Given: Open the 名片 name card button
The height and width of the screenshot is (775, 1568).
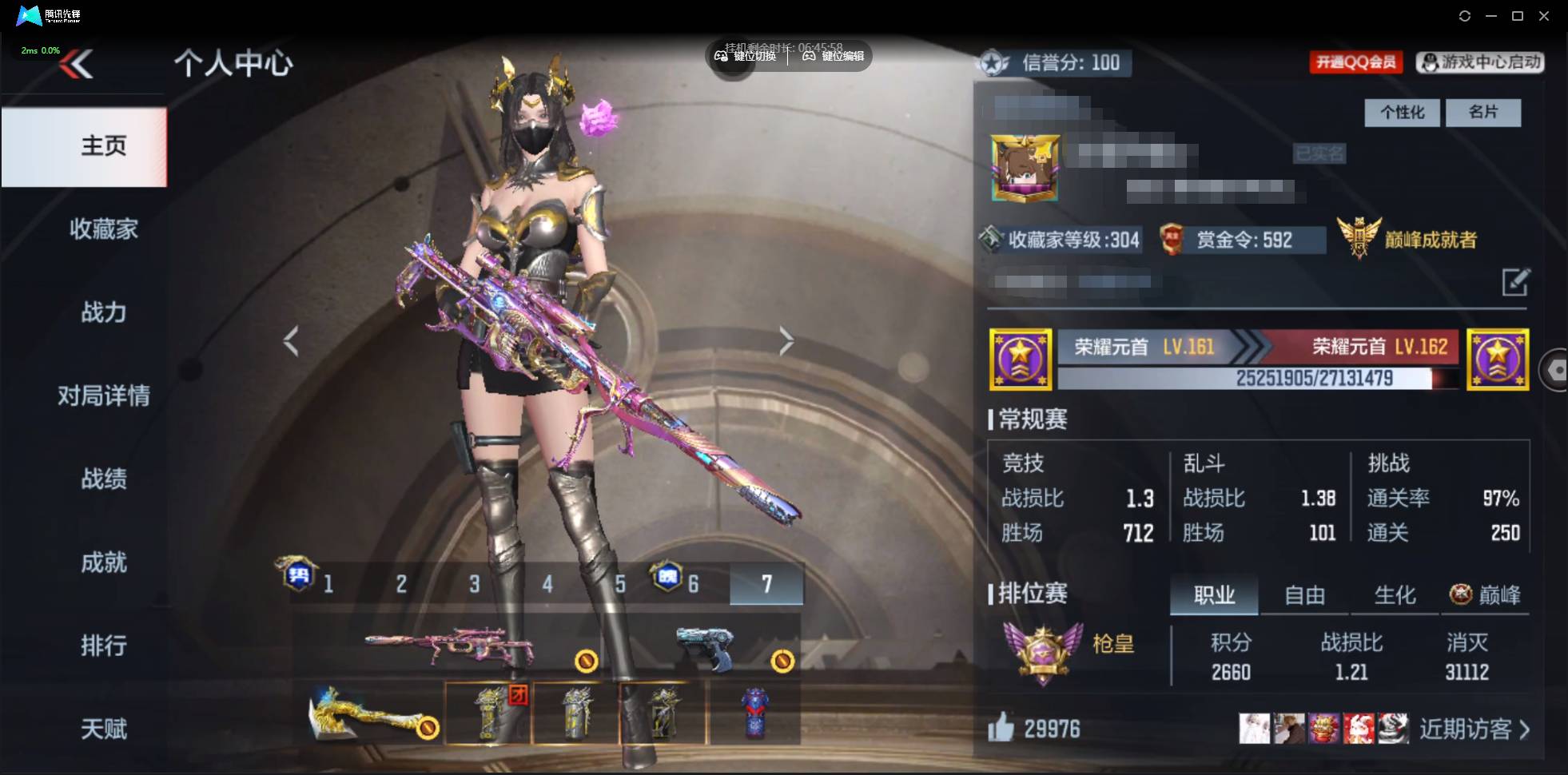Looking at the screenshot, I should coord(1482,113).
